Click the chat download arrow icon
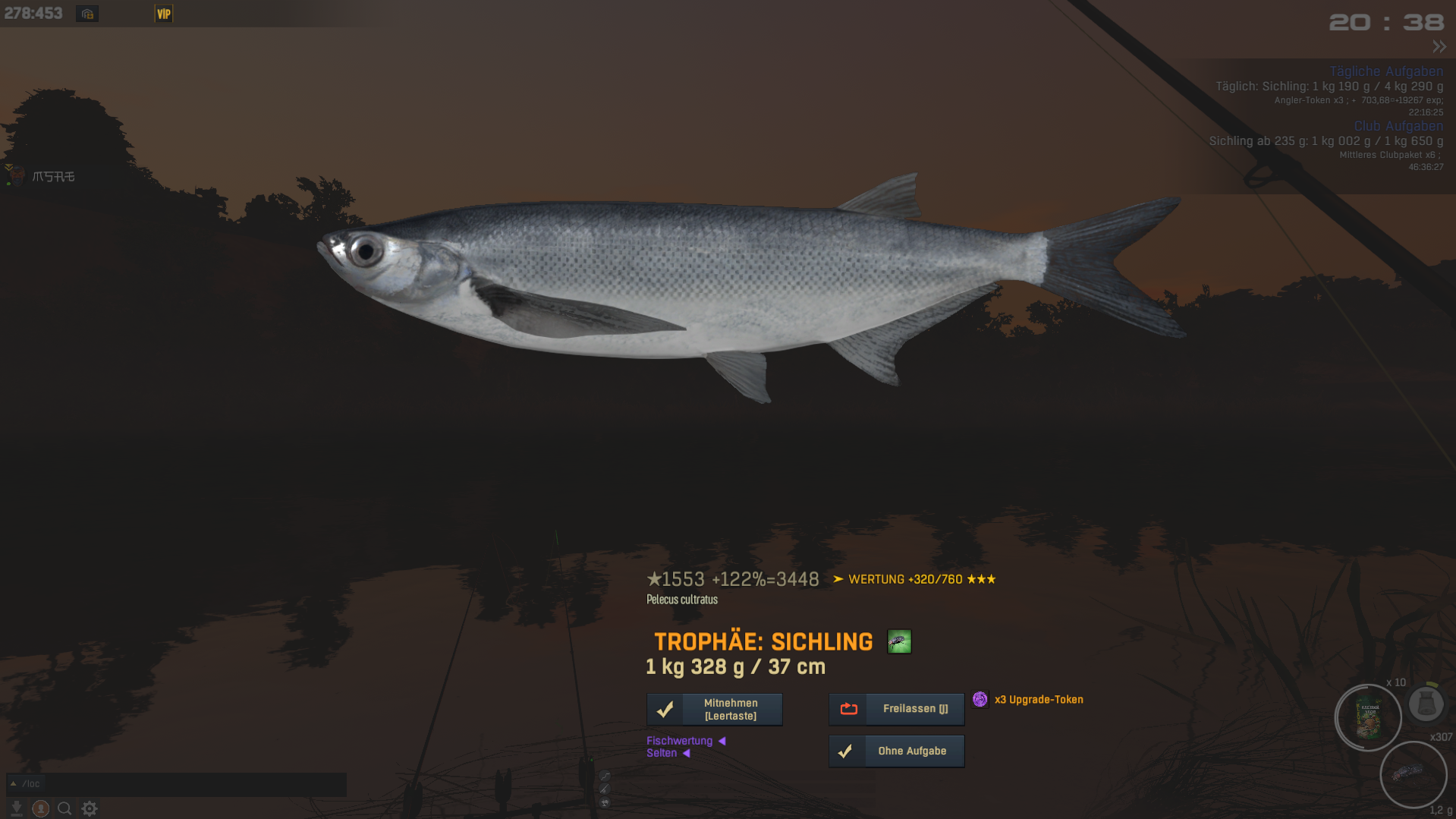The height and width of the screenshot is (819, 1456). pos(16,808)
